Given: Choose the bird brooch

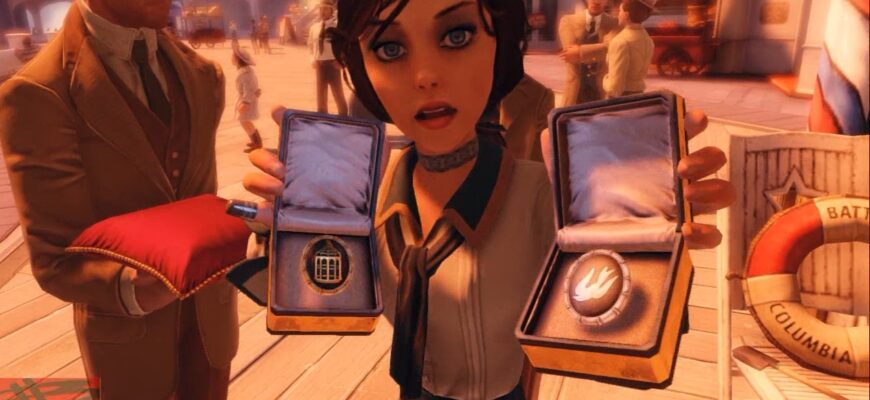Looking at the screenshot, I should [x=596, y=286].
